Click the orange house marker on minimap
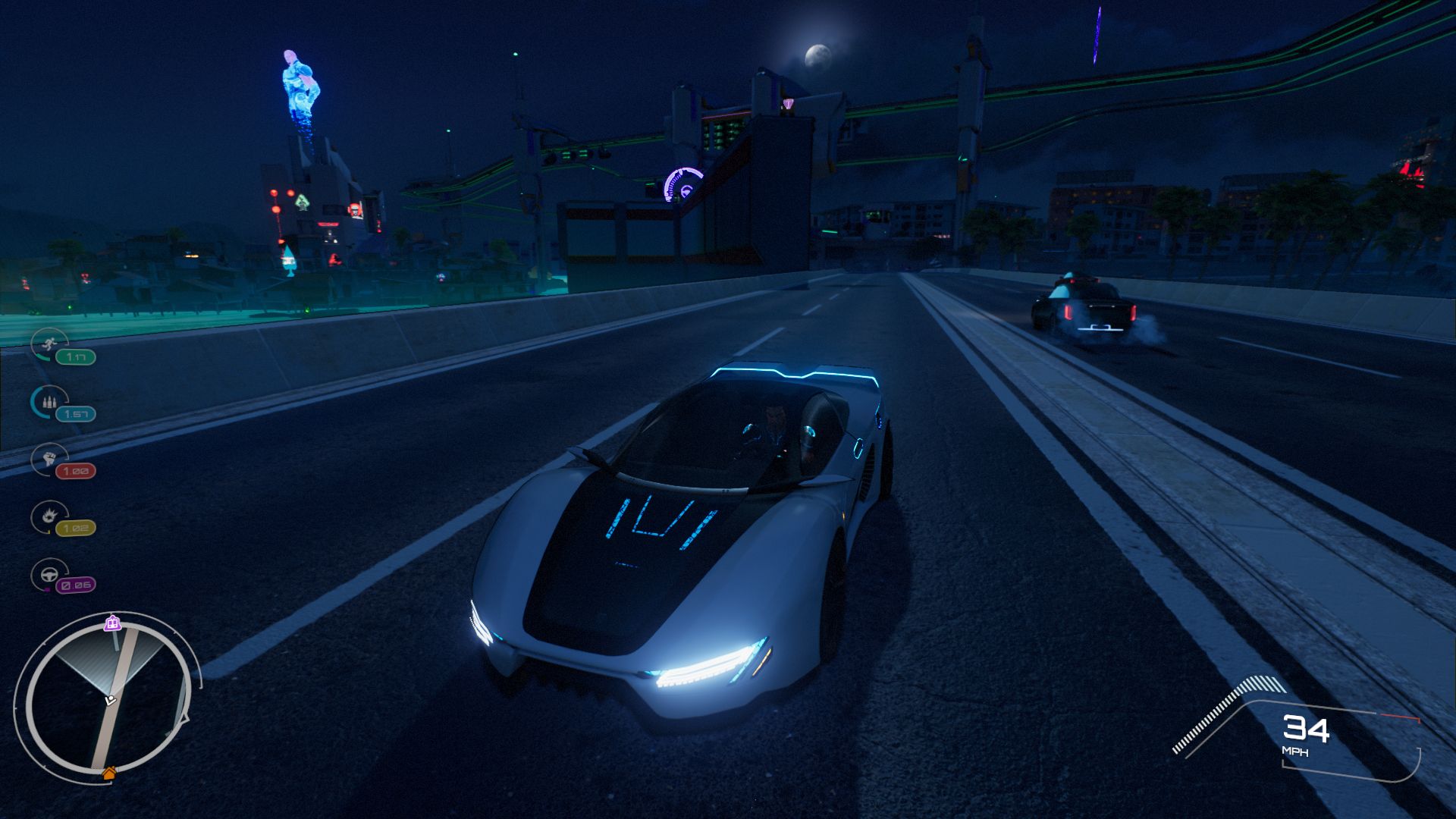 tap(109, 773)
